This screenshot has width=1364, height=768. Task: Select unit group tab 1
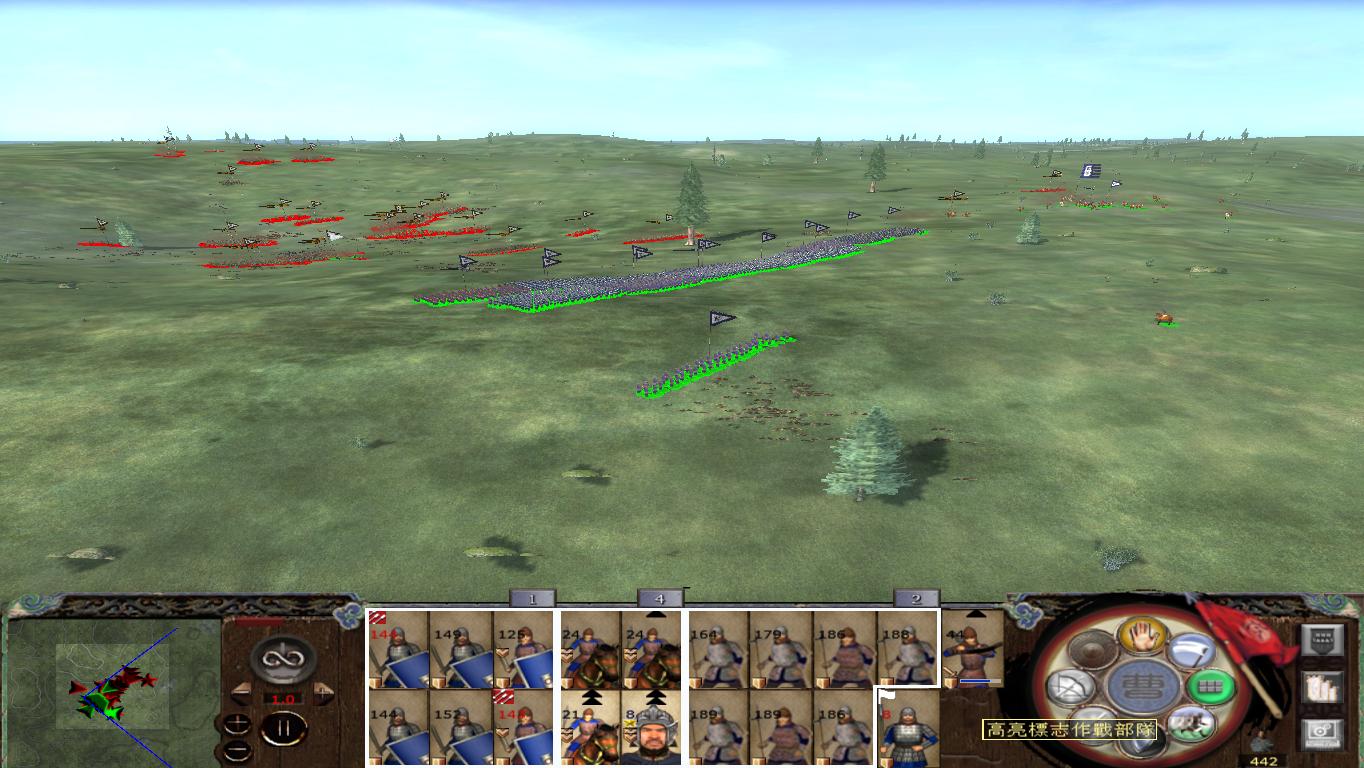click(x=531, y=599)
